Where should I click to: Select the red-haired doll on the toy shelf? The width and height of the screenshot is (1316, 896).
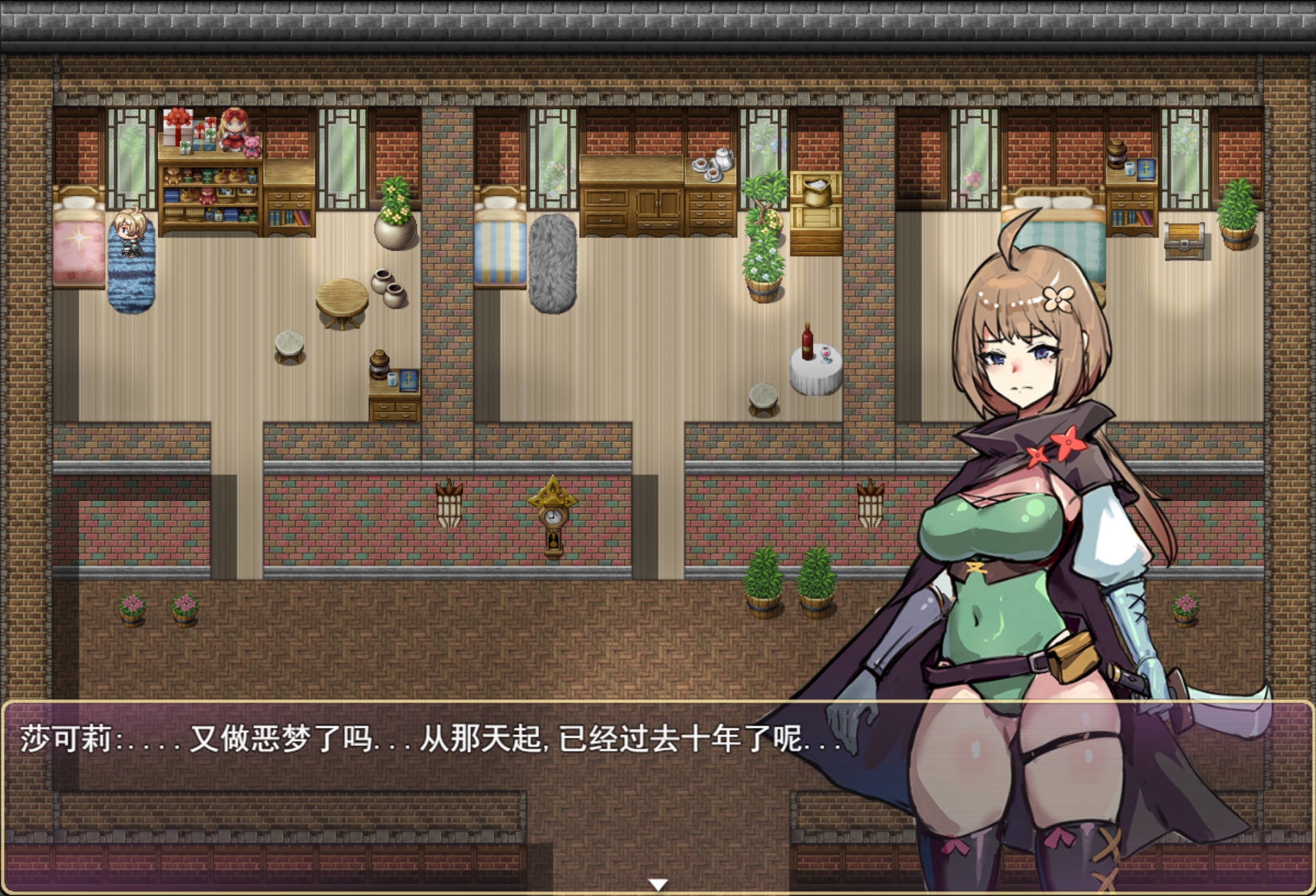(232, 130)
